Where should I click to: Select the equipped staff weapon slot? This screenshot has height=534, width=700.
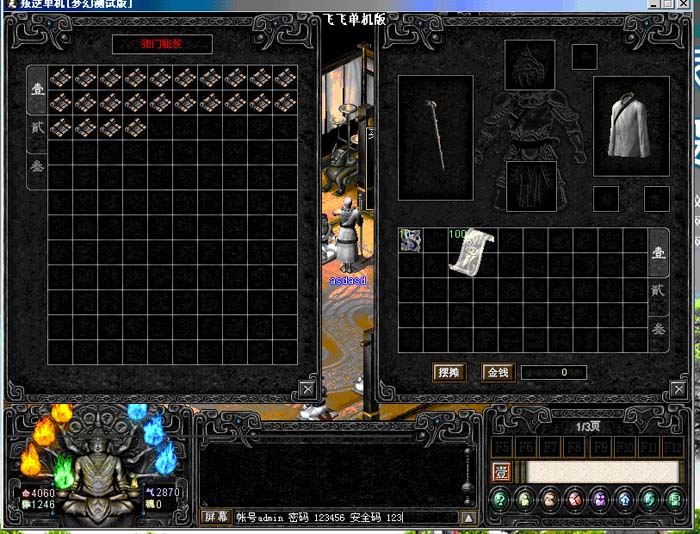435,137
